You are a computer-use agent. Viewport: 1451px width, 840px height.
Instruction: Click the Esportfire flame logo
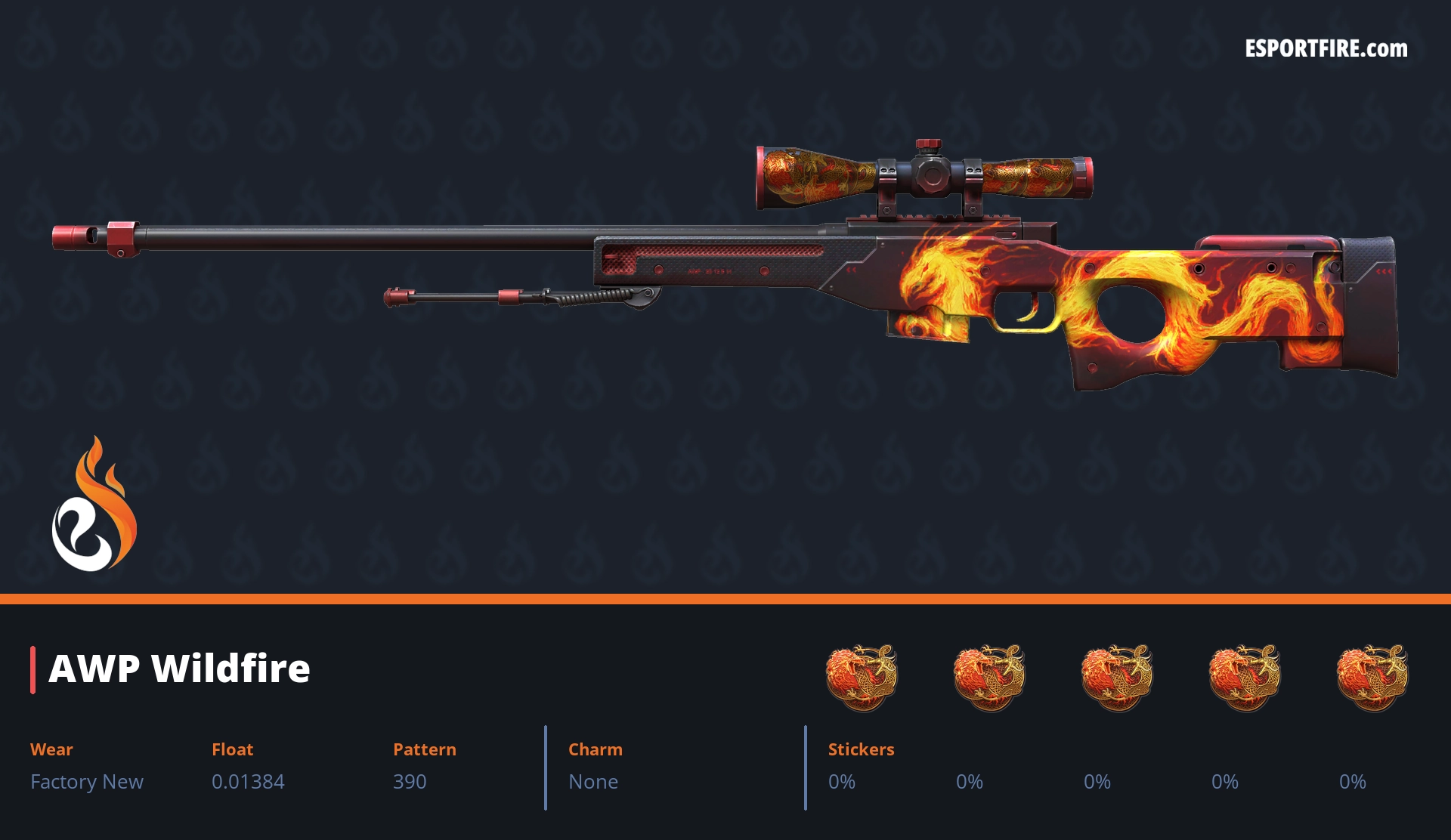94,505
